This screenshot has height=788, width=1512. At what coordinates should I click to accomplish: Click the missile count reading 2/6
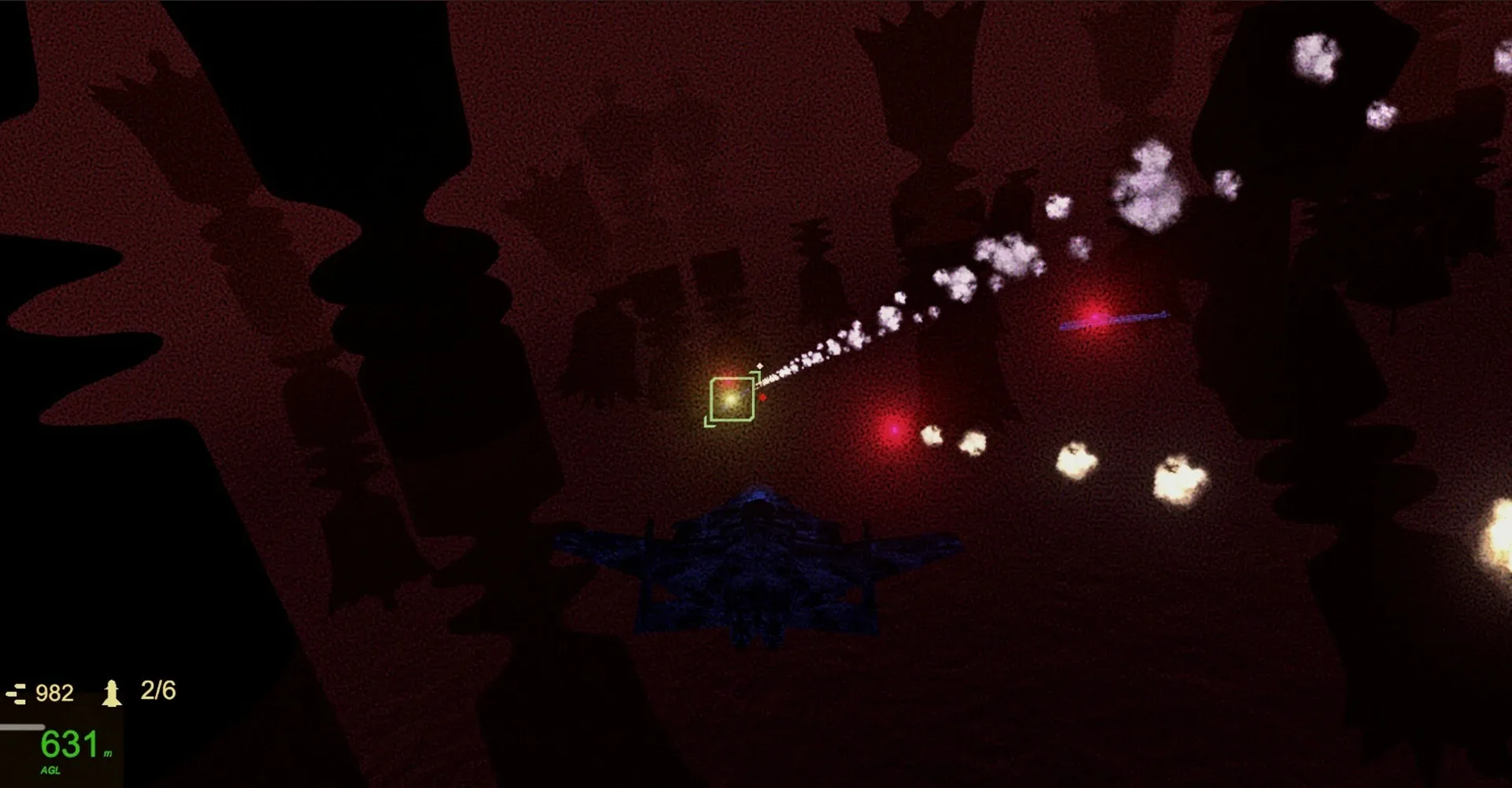pyautogui.click(x=157, y=692)
